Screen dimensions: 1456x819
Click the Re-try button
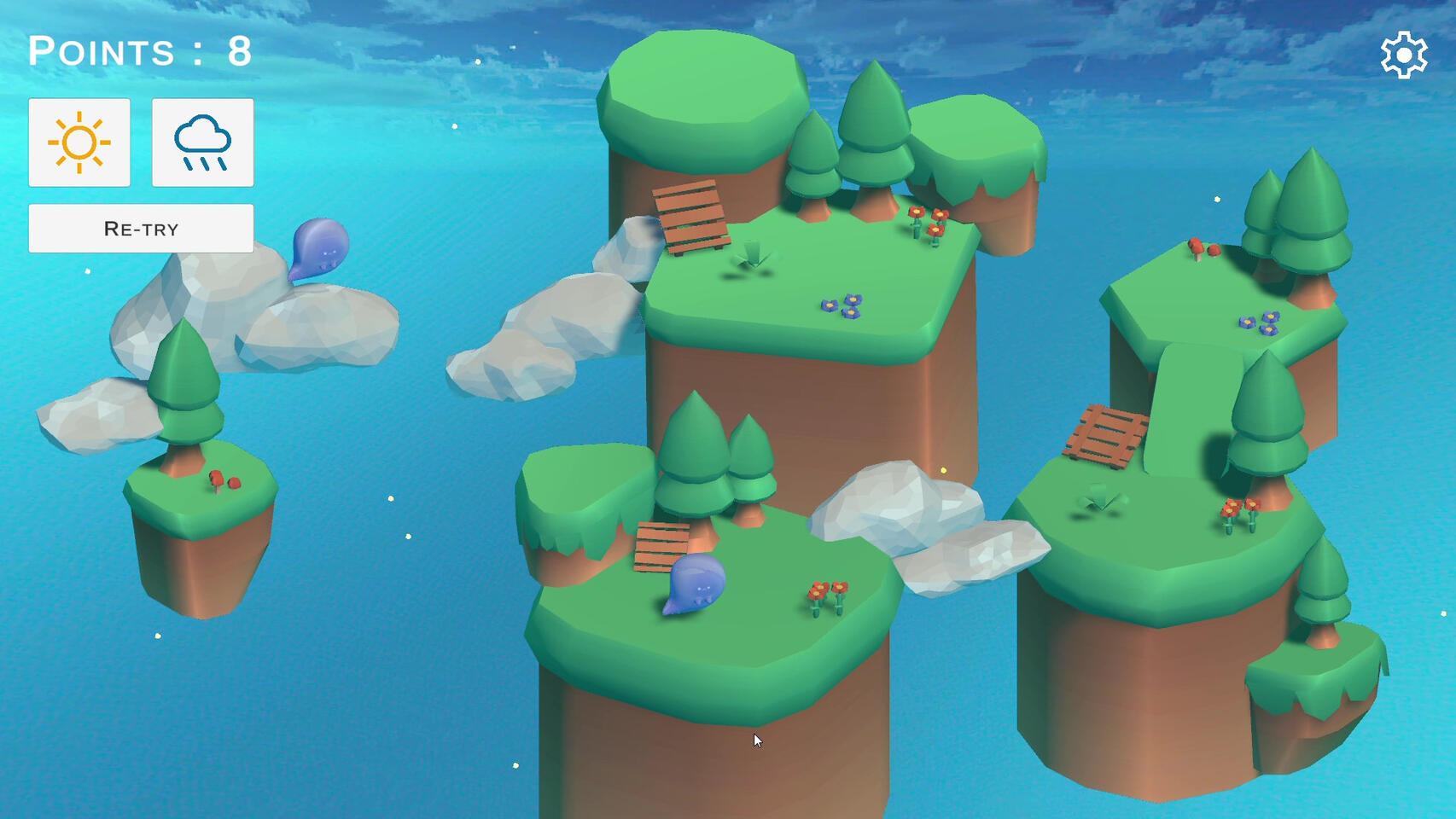click(x=141, y=229)
